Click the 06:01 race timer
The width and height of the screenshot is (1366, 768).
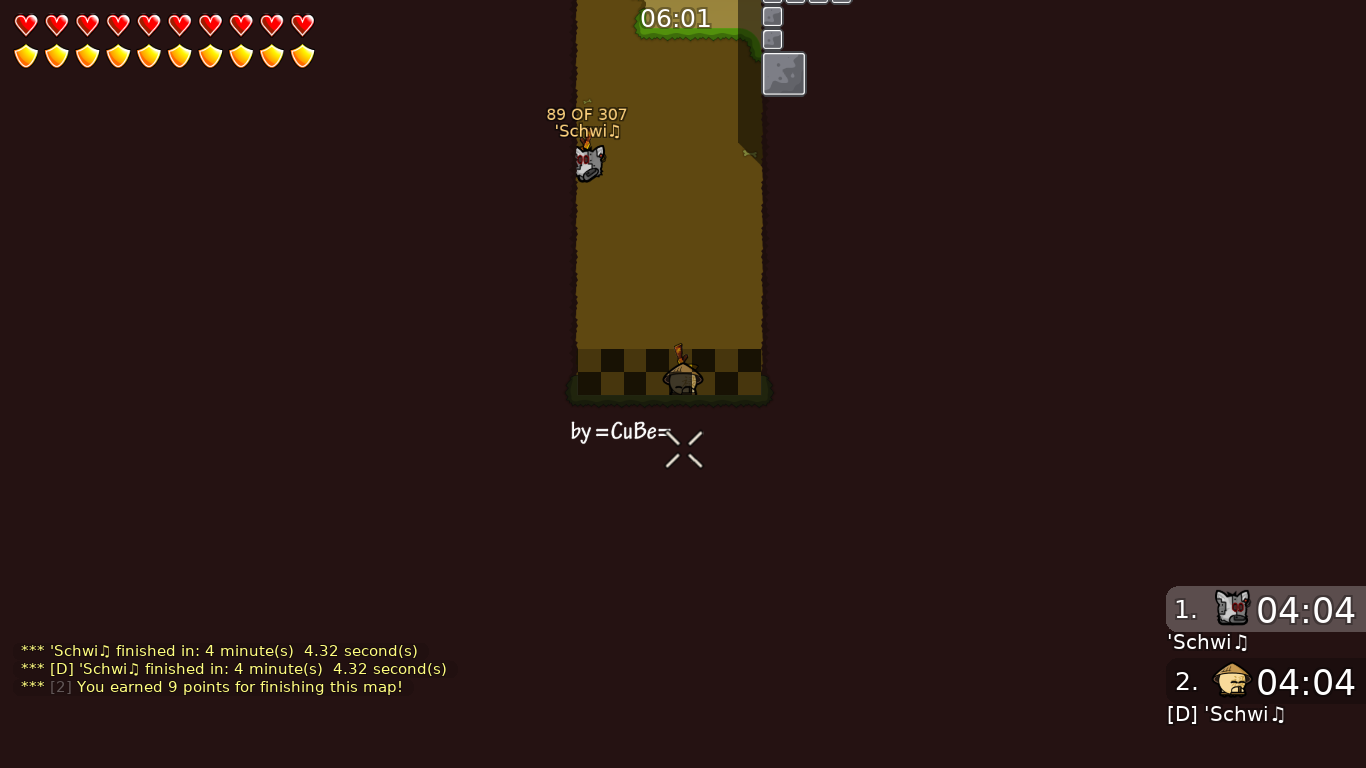[676, 18]
